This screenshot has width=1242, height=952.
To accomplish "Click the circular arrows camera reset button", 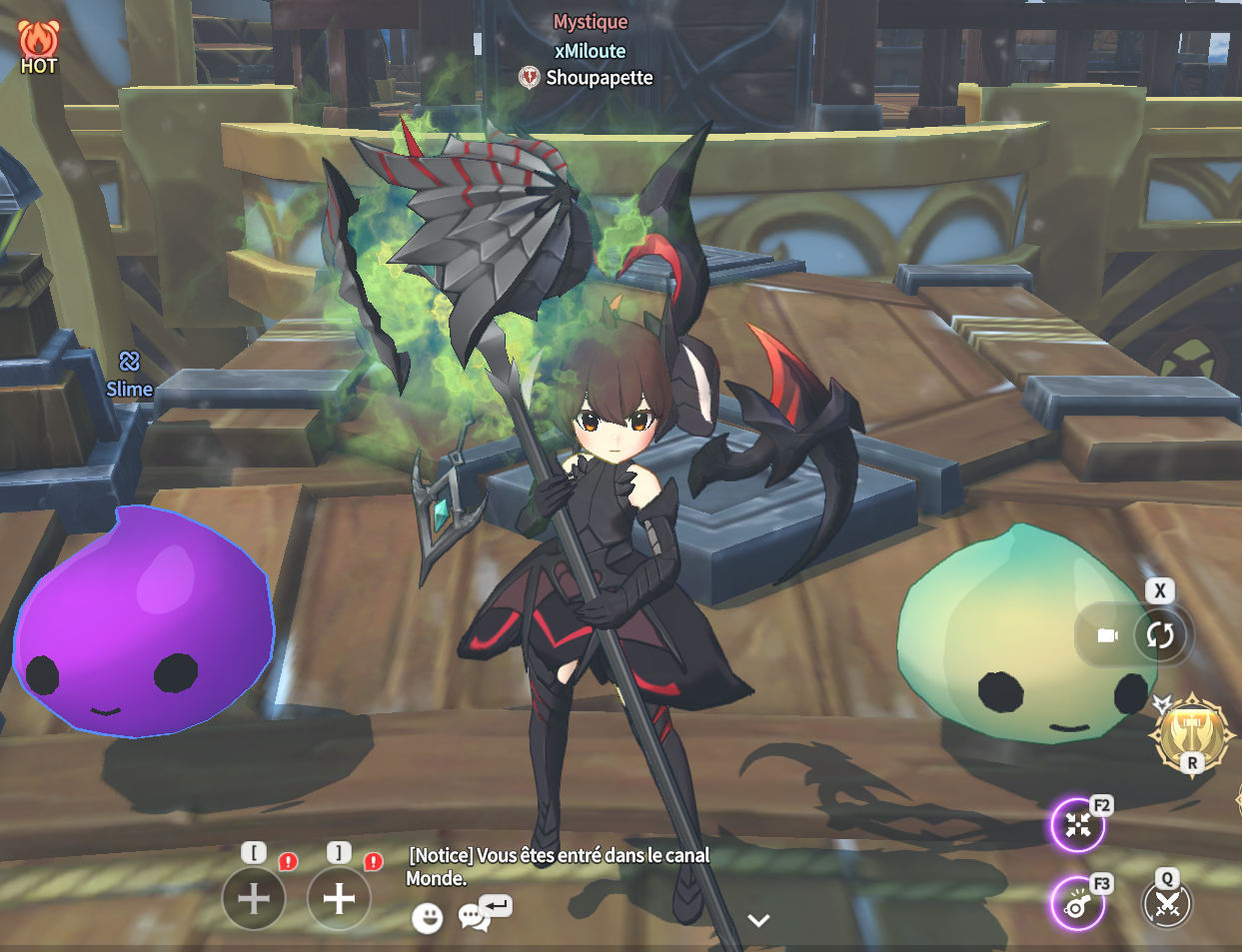I will point(1159,634).
